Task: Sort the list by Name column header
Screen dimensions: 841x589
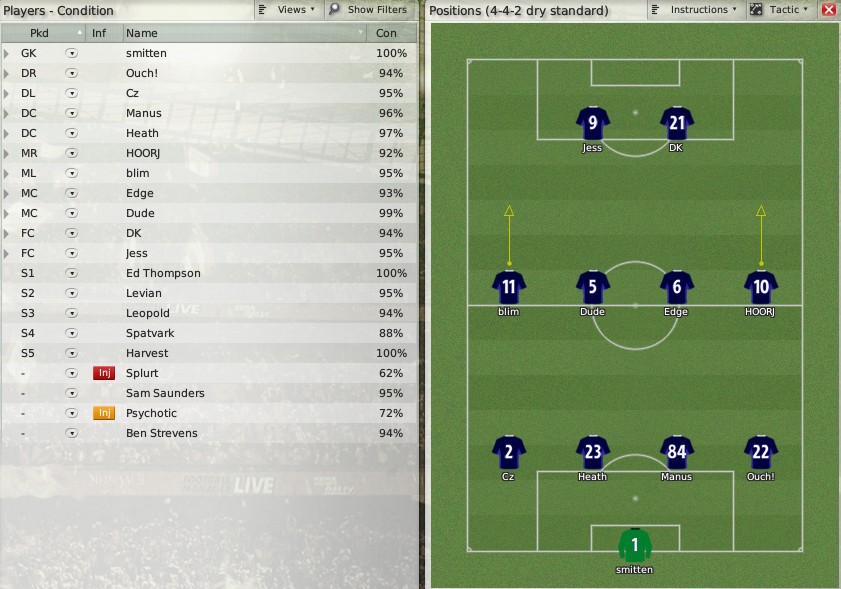Action: tap(245, 33)
